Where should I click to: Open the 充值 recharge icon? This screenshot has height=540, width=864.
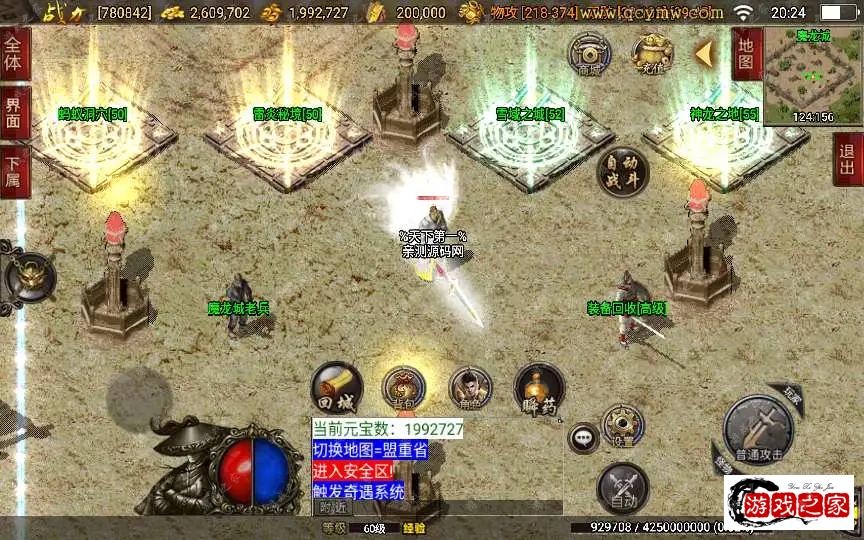(x=651, y=53)
